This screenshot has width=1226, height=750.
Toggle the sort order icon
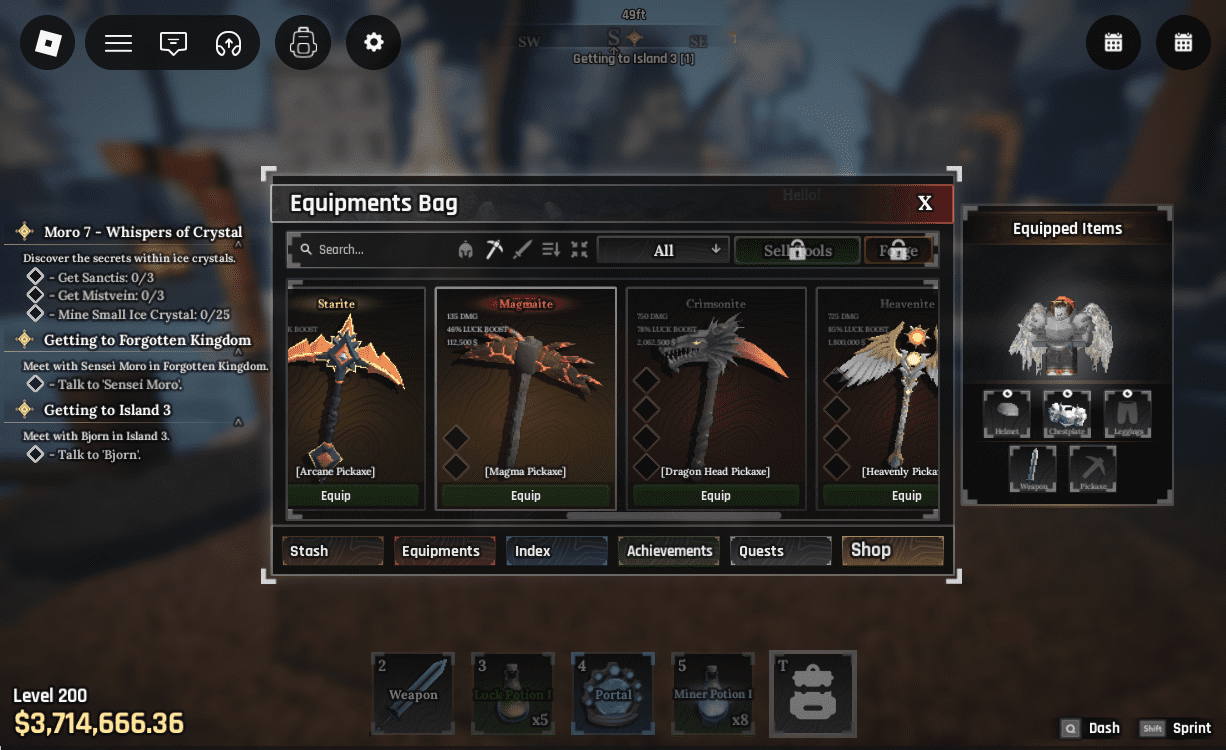point(551,250)
